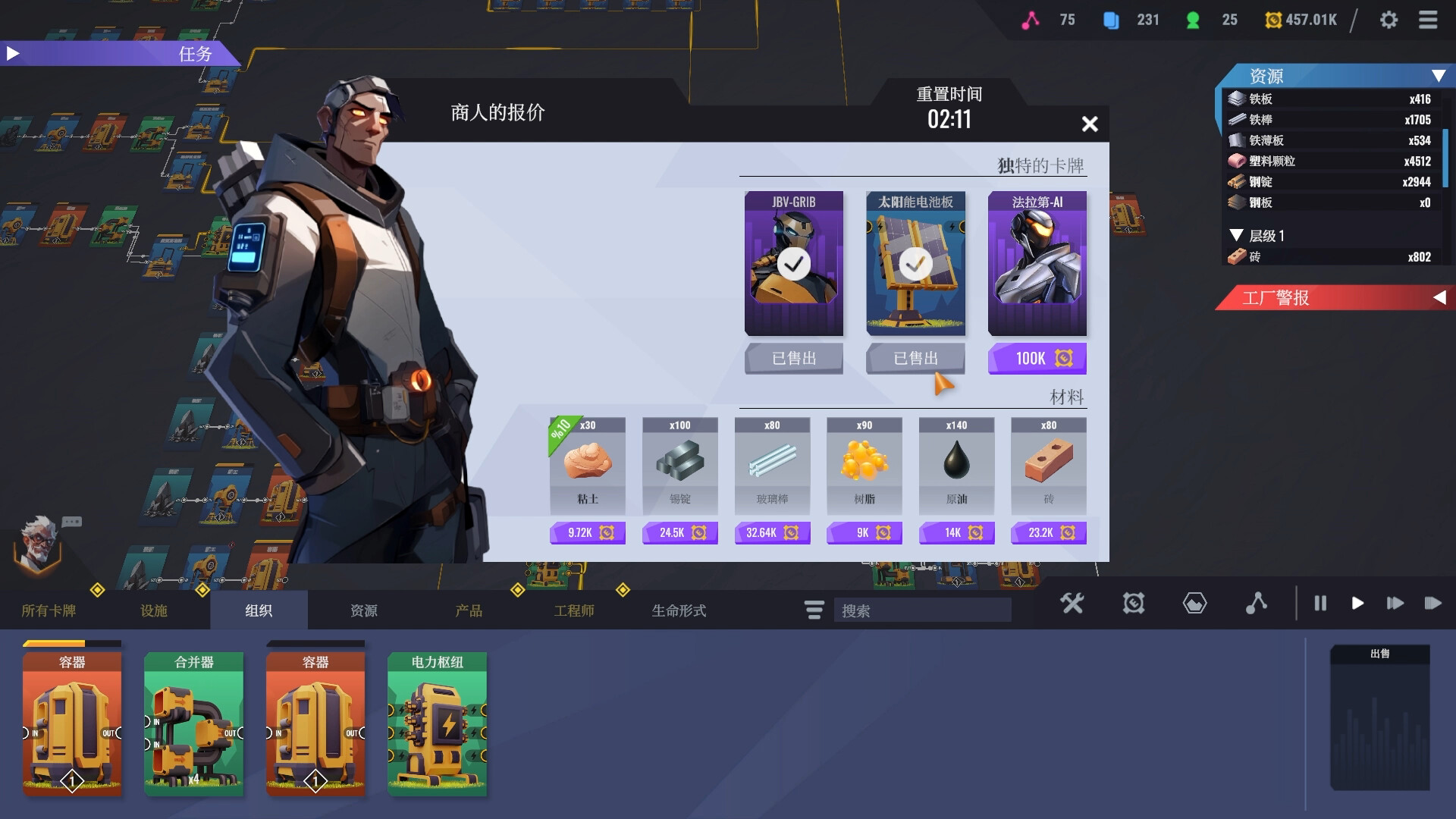Purchase 粘土 for 9.72K
The width and height of the screenshot is (1456, 819).
587,532
